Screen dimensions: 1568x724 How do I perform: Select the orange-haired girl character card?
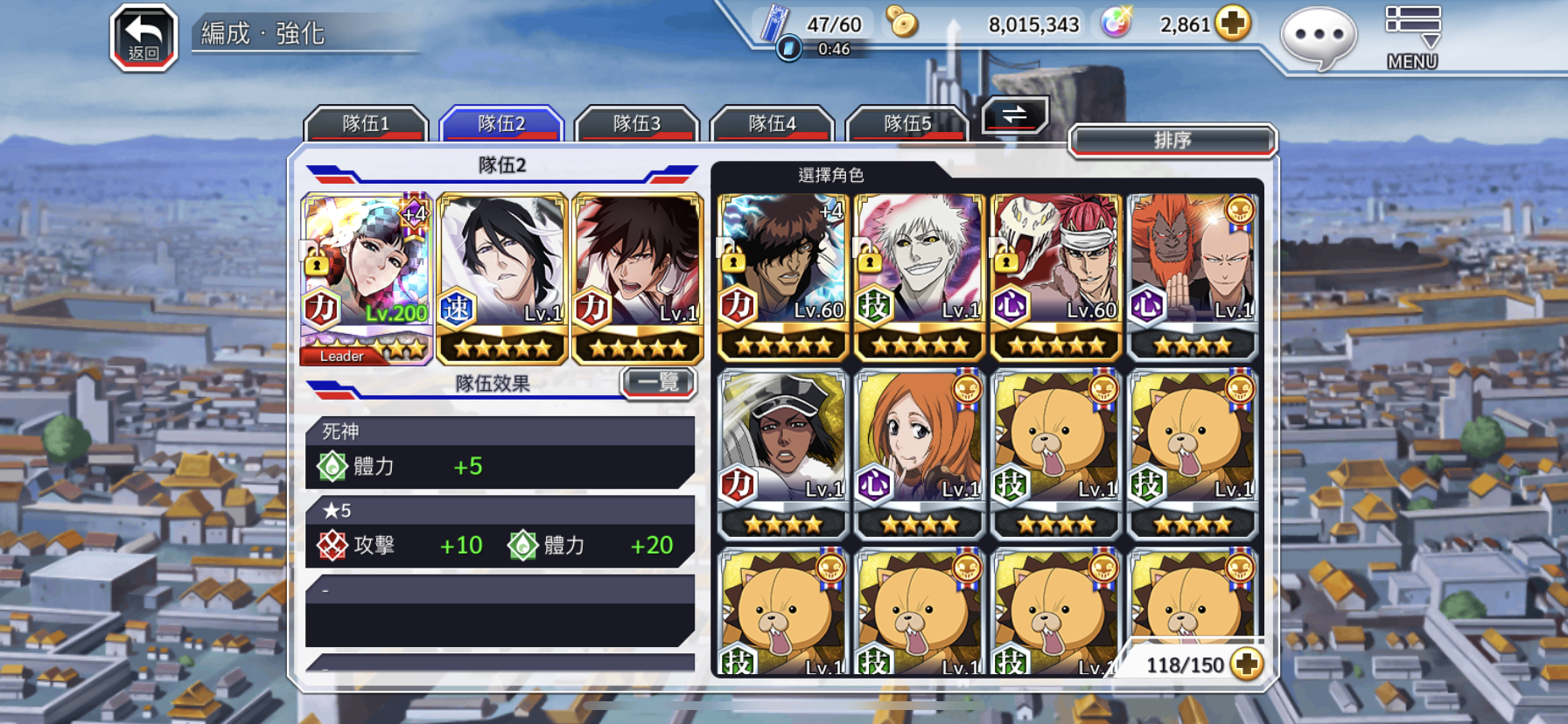point(920,452)
